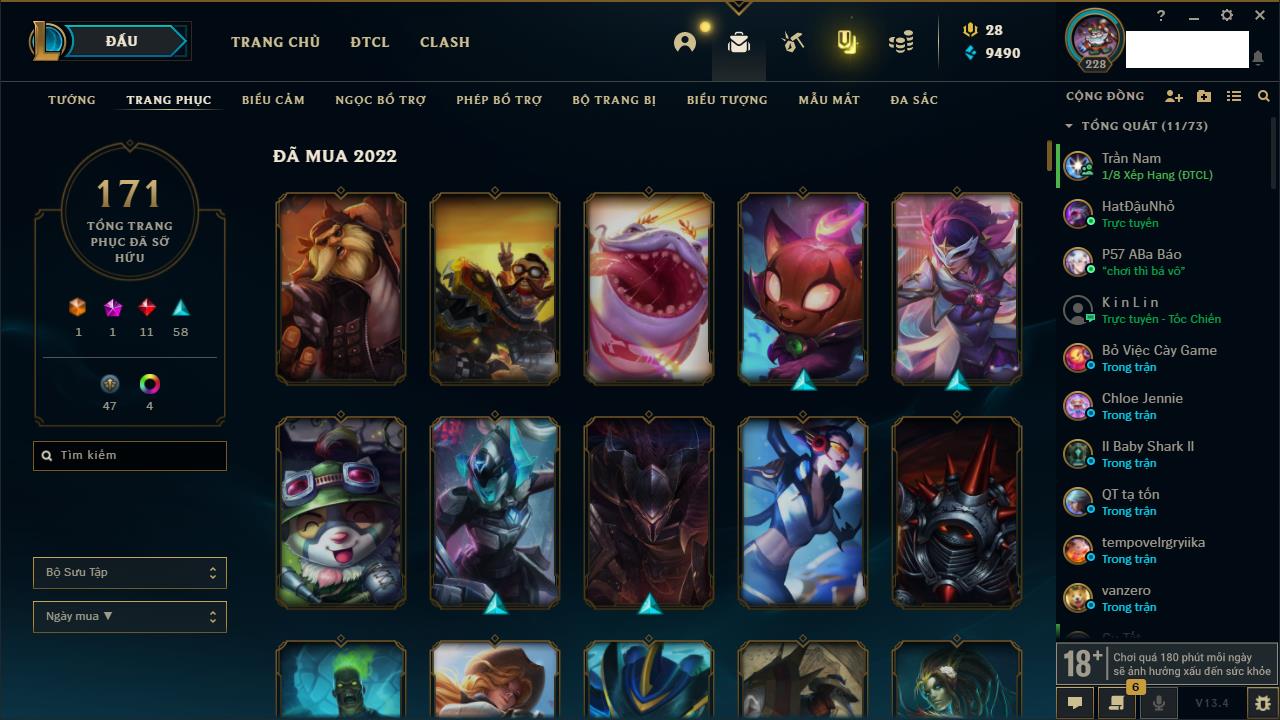
Task: Open the Bộ Sưu Tập dropdown
Action: 130,573
